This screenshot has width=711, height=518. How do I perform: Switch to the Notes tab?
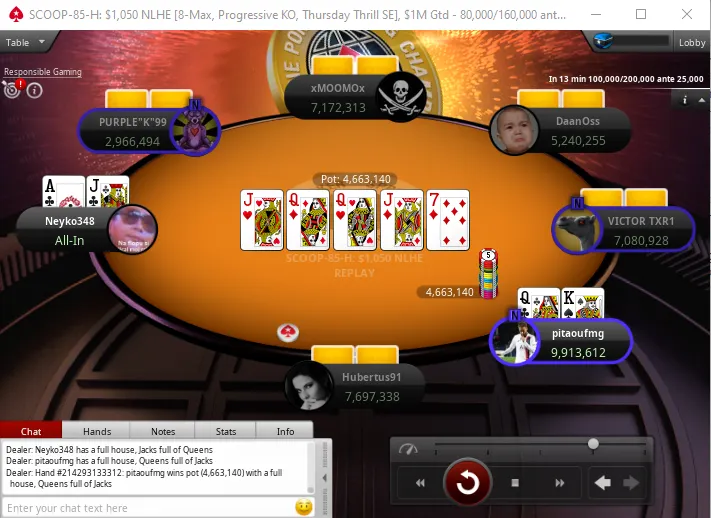click(x=162, y=431)
